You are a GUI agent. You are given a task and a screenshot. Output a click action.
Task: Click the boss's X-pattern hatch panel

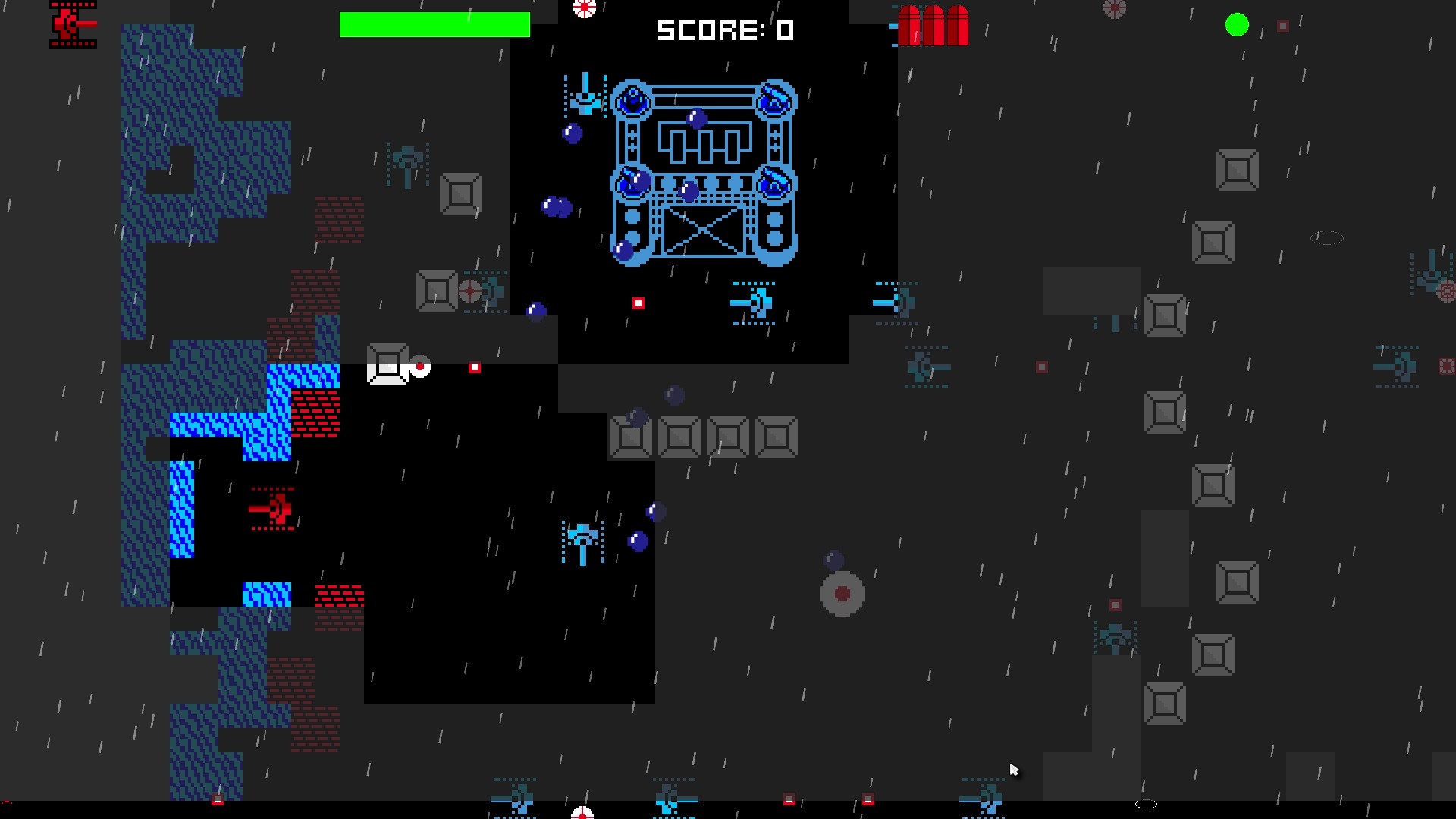point(704,231)
